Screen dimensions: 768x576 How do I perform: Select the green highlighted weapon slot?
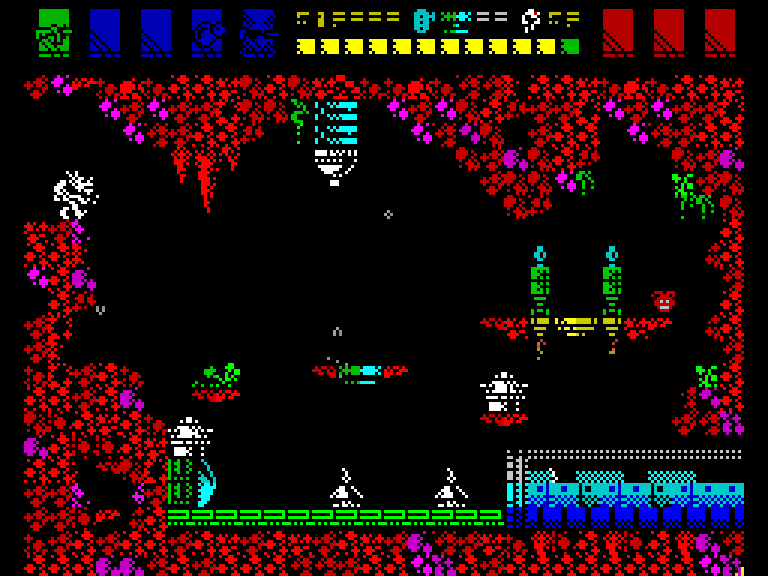click(x=54, y=32)
